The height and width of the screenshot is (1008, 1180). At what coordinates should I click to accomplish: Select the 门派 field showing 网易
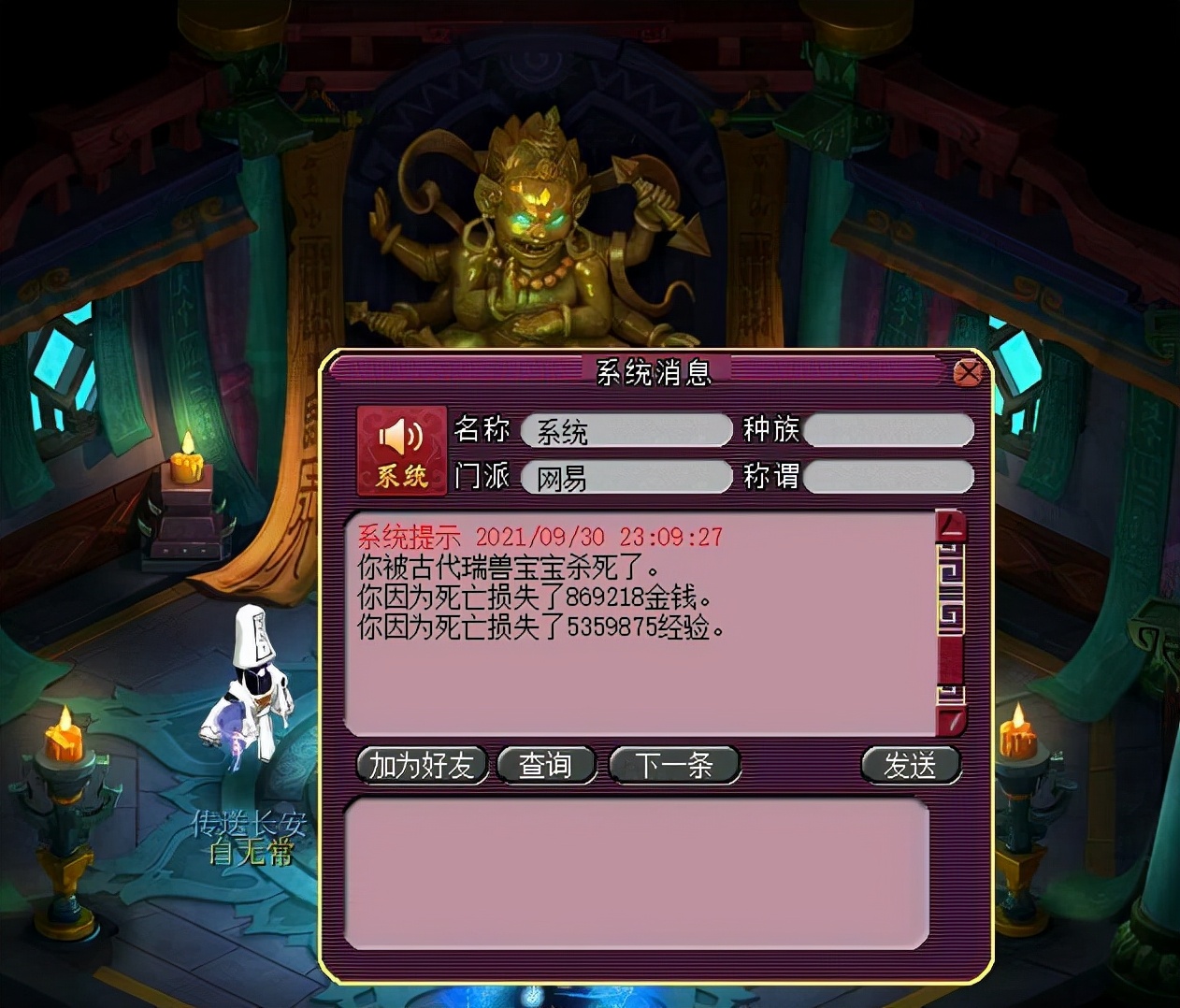(626, 478)
